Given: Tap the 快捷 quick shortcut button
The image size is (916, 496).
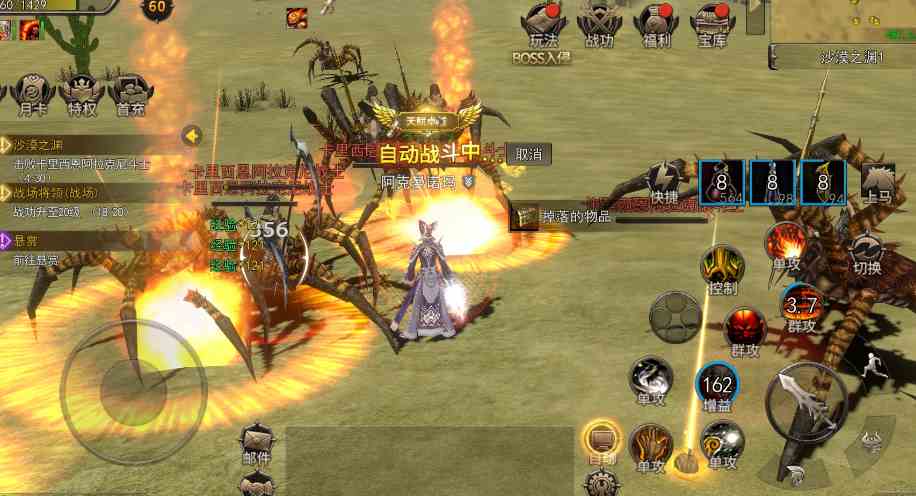Looking at the screenshot, I should coord(663,184).
